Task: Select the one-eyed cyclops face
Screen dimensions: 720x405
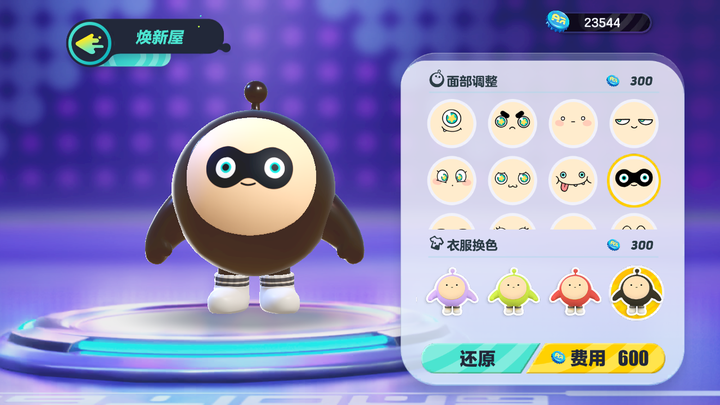Action: 452,123
